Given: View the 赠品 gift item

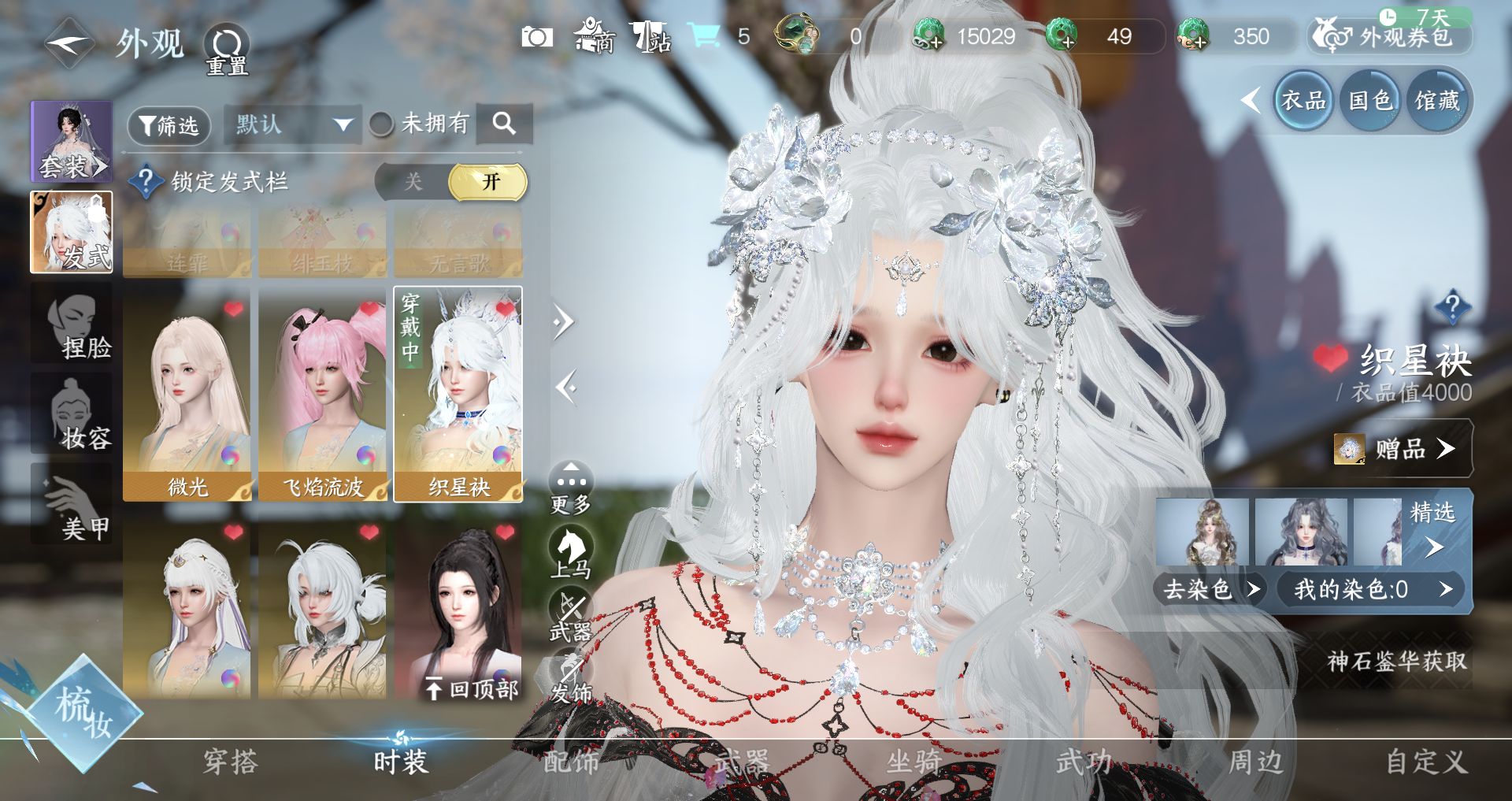Looking at the screenshot, I should [1402, 449].
